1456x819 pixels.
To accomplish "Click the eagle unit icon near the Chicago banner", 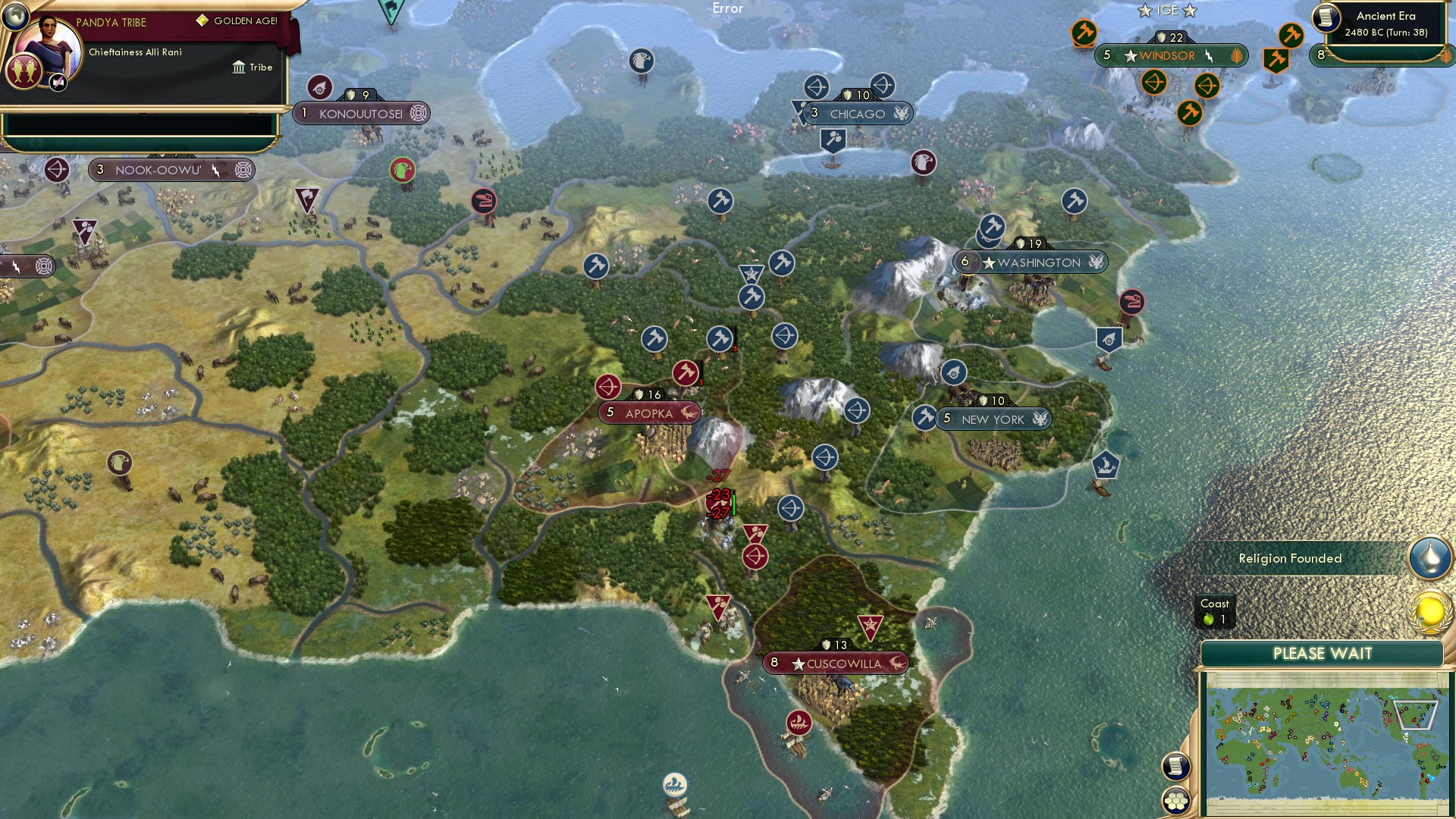I will click(922, 163).
